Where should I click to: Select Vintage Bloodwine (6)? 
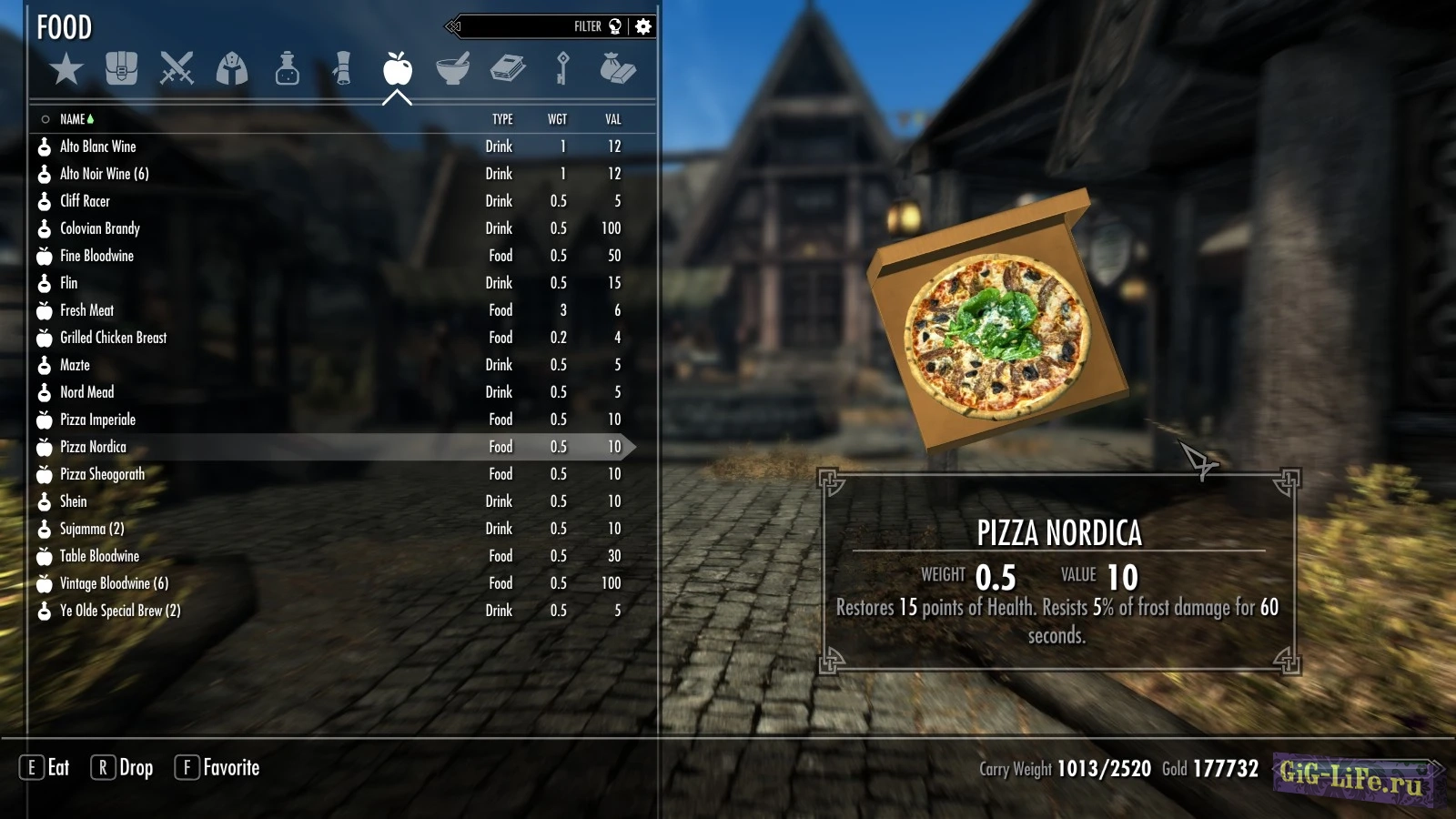tap(115, 583)
